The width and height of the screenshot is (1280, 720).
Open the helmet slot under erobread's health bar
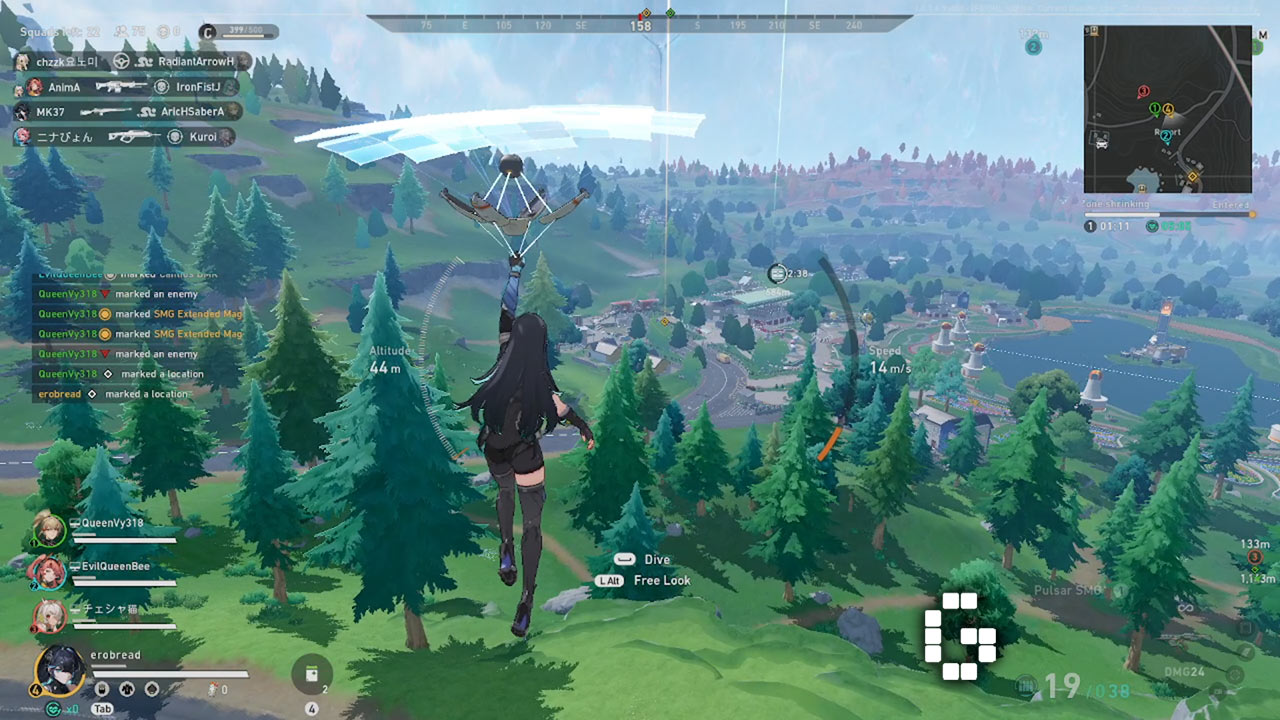point(152,688)
